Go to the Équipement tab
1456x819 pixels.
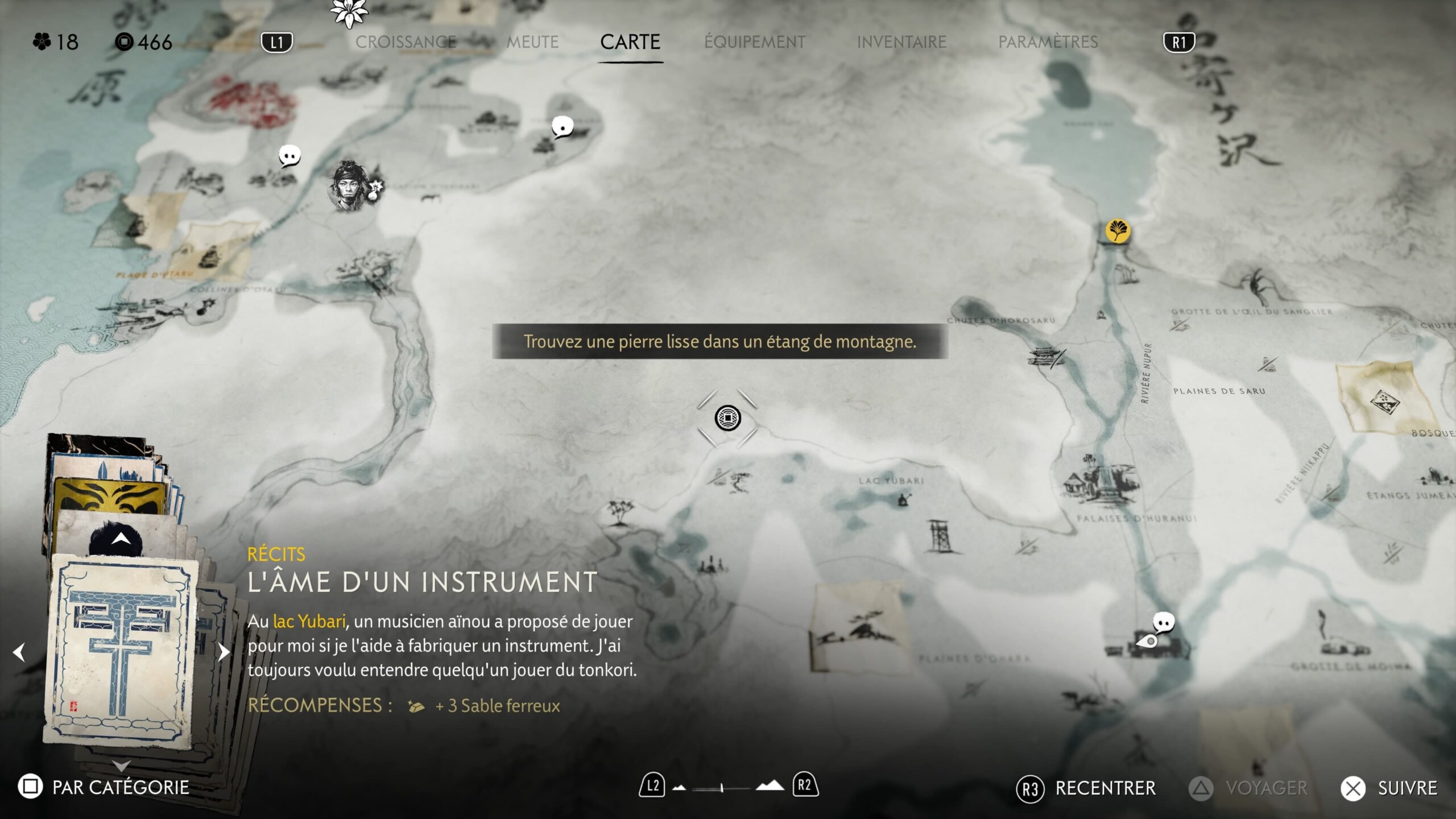pyautogui.click(x=755, y=42)
